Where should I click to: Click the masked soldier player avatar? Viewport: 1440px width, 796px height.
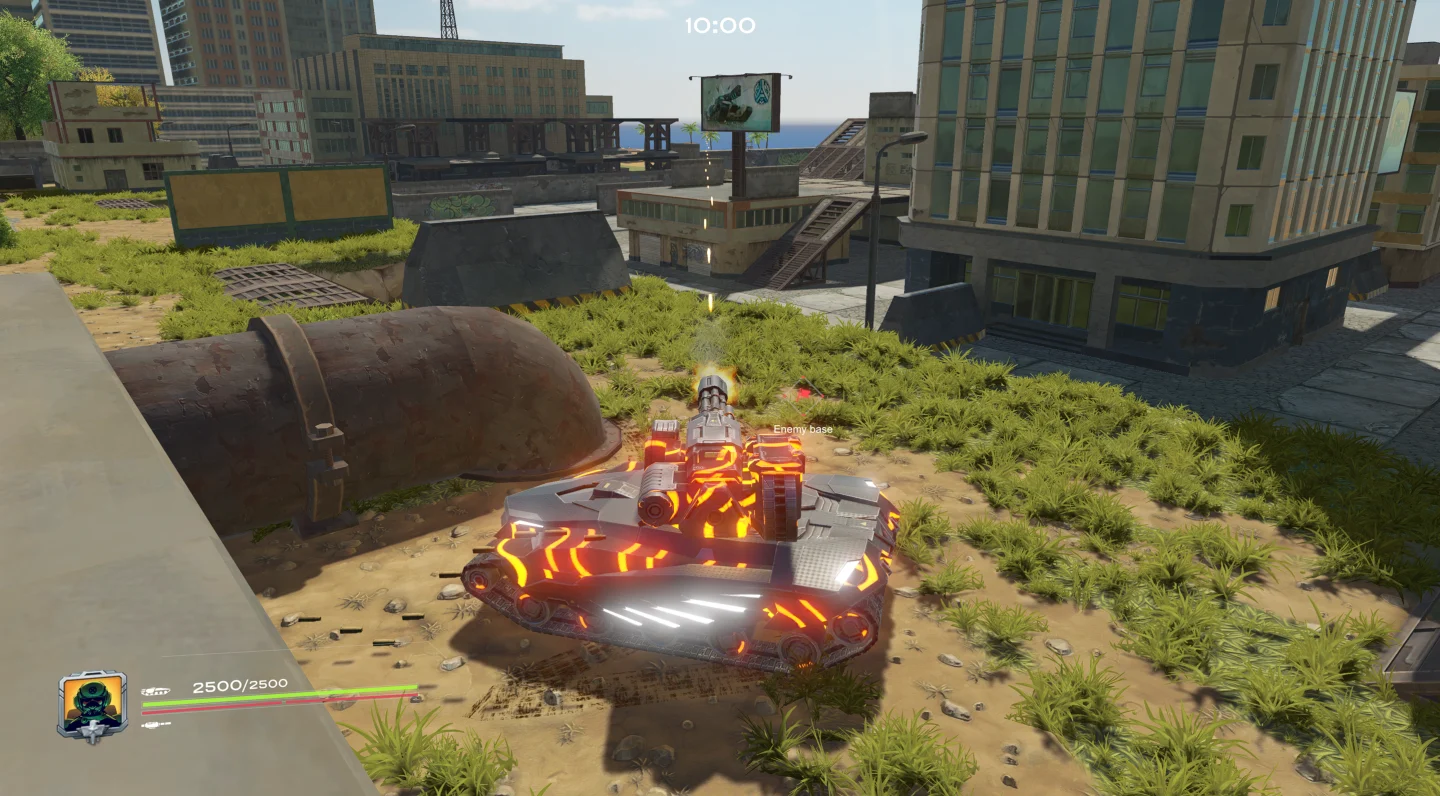click(93, 703)
